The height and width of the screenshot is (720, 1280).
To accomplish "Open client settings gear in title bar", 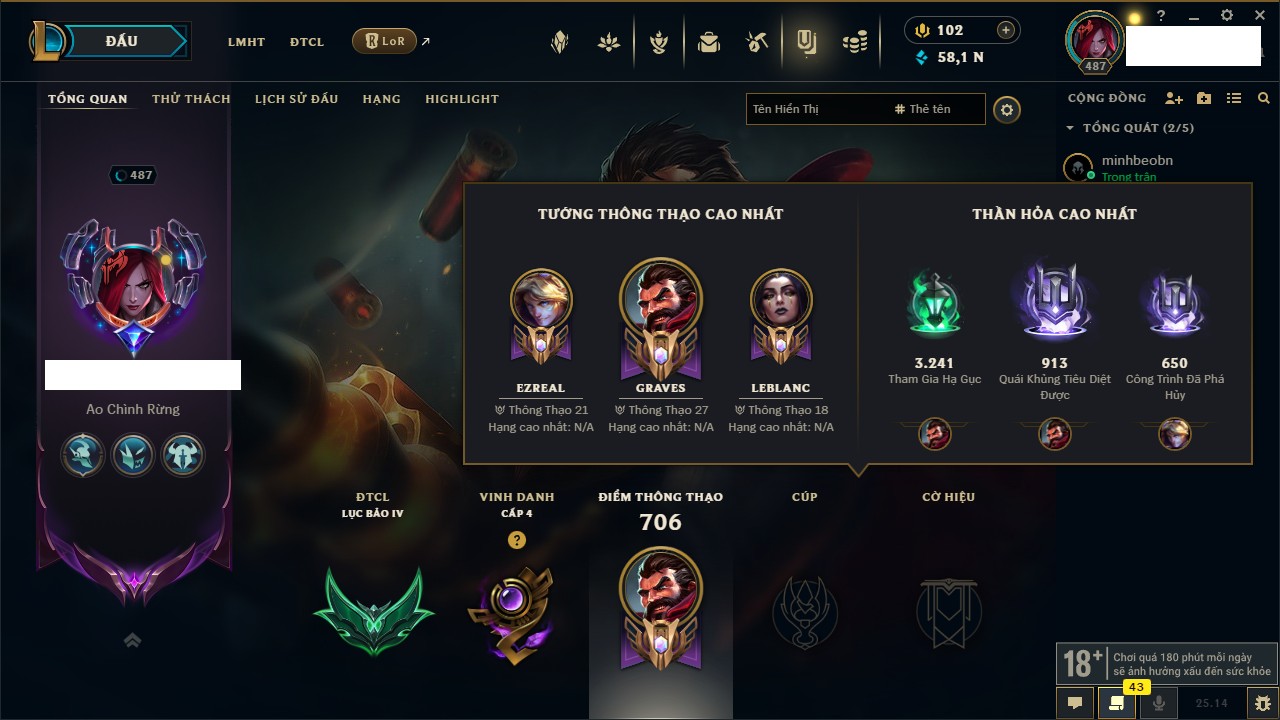I will point(1227,16).
